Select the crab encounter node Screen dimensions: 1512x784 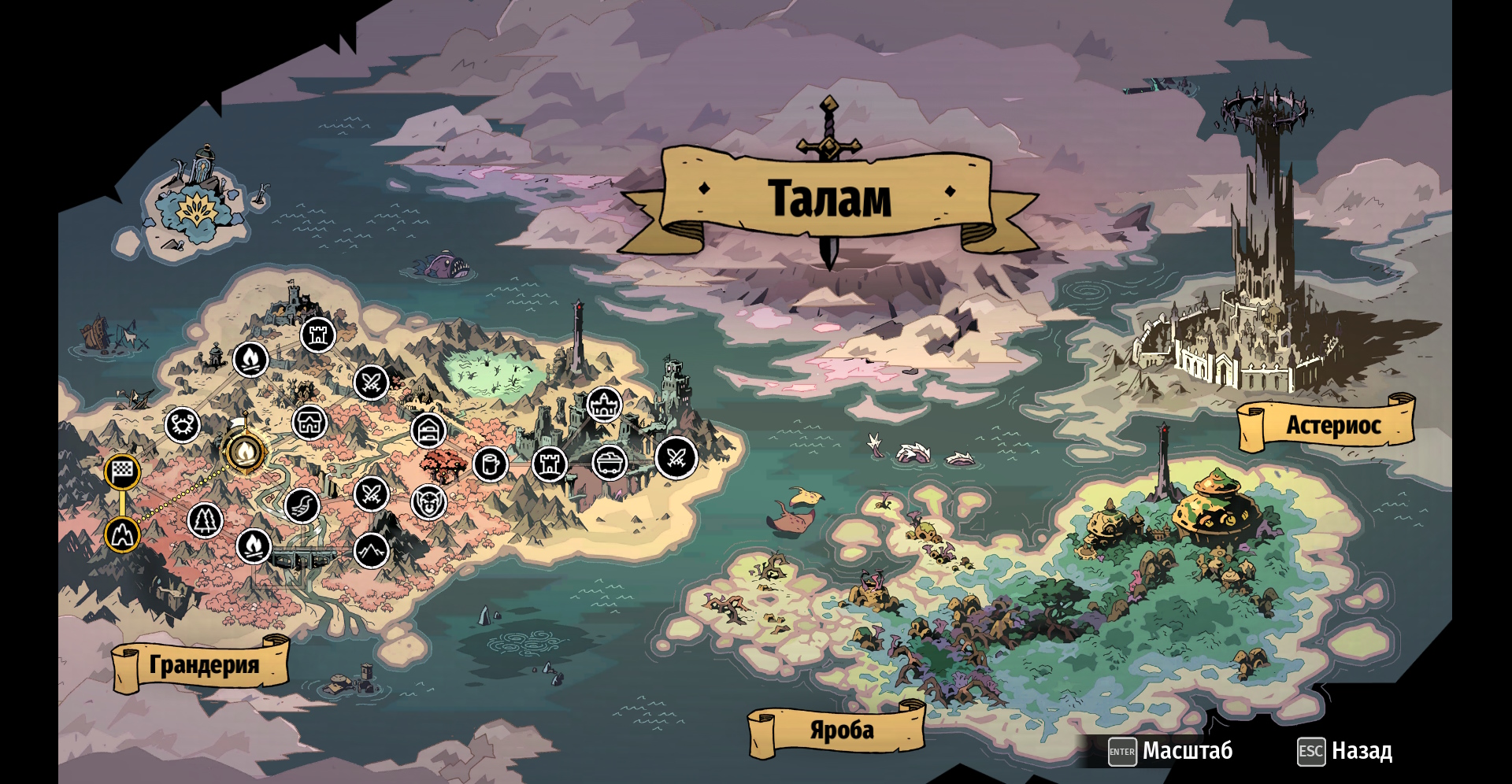click(183, 426)
